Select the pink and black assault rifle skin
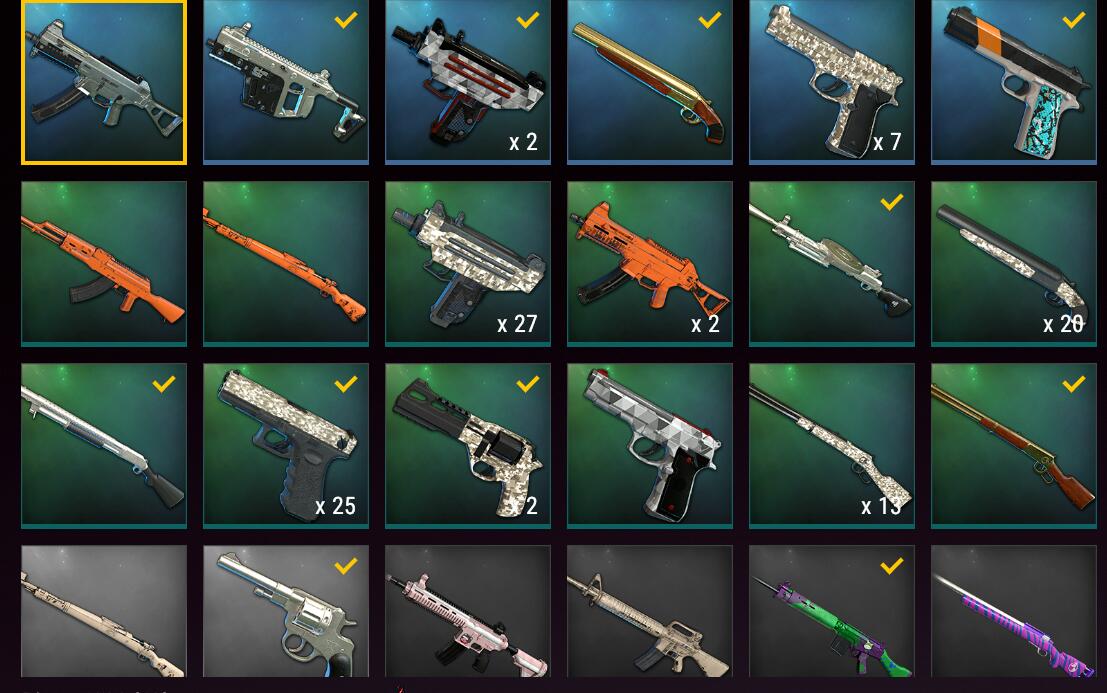Image resolution: width=1107 pixels, height=693 pixels. [468, 612]
